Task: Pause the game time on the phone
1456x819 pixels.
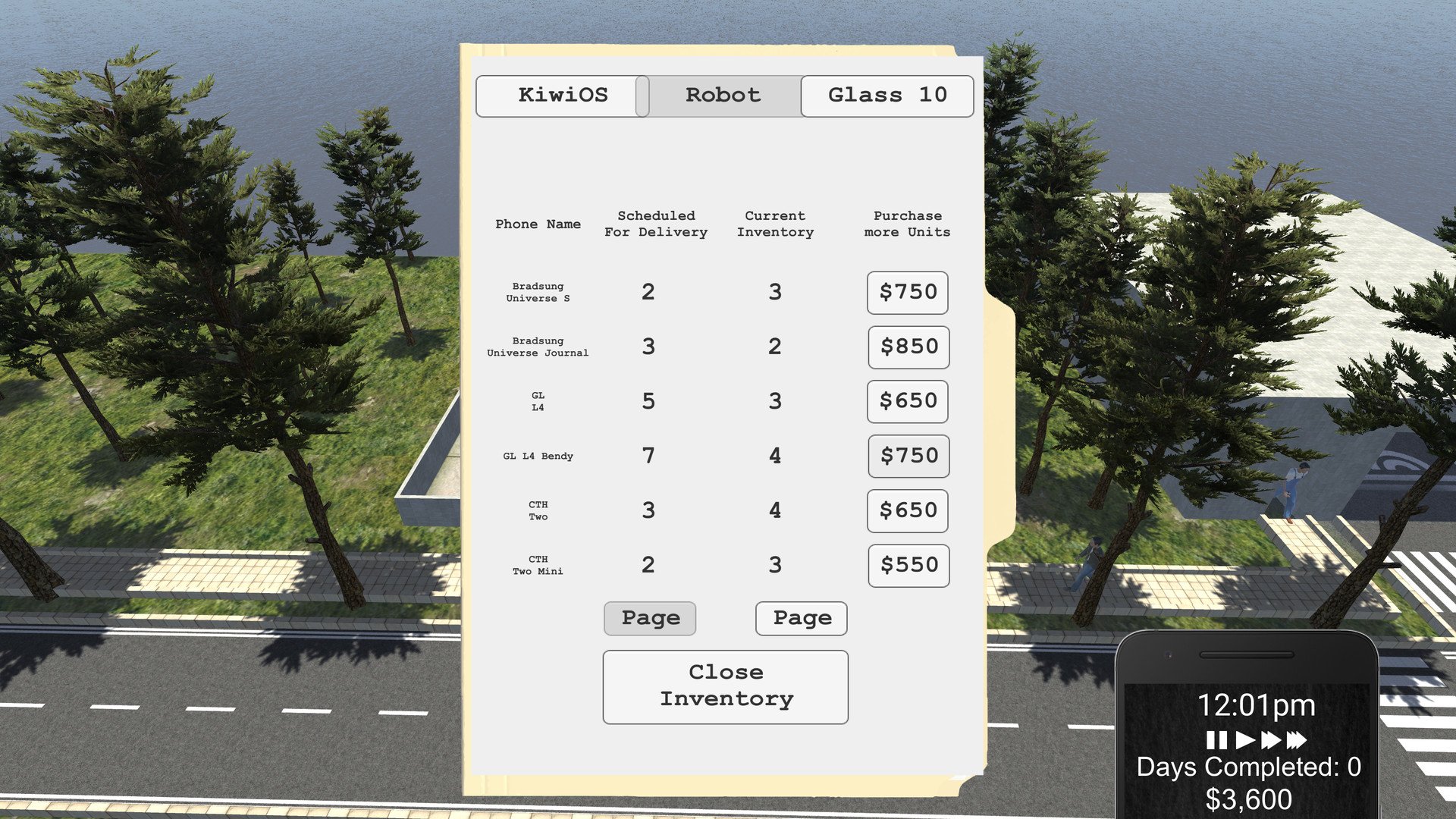Action: 1216,739
